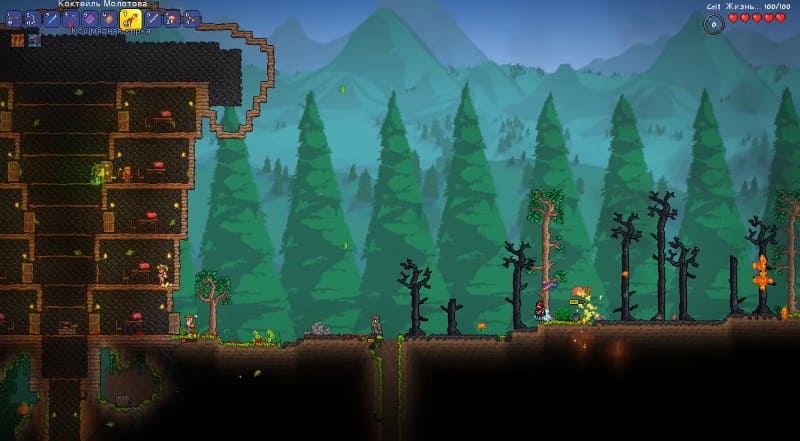Pick the blue sword hotbar slot
The width and height of the screenshot is (800, 441).
coord(52,19)
